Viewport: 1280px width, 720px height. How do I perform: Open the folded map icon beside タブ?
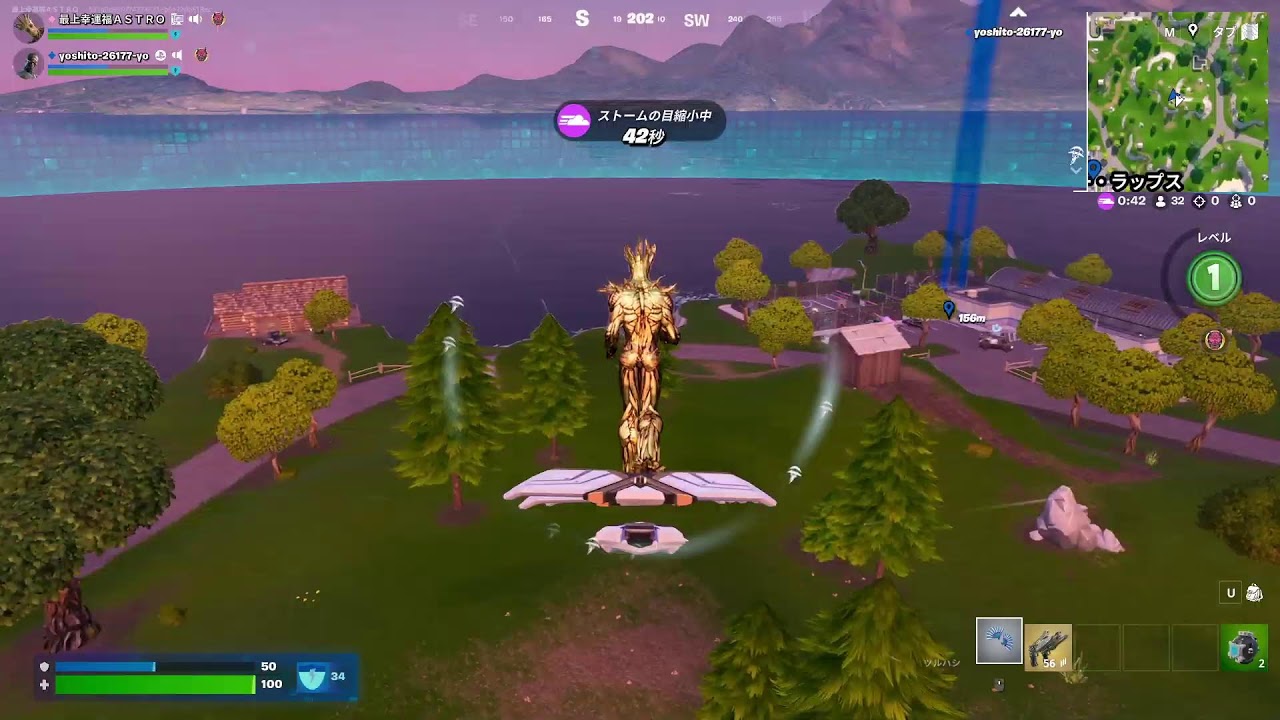[1250, 31]
